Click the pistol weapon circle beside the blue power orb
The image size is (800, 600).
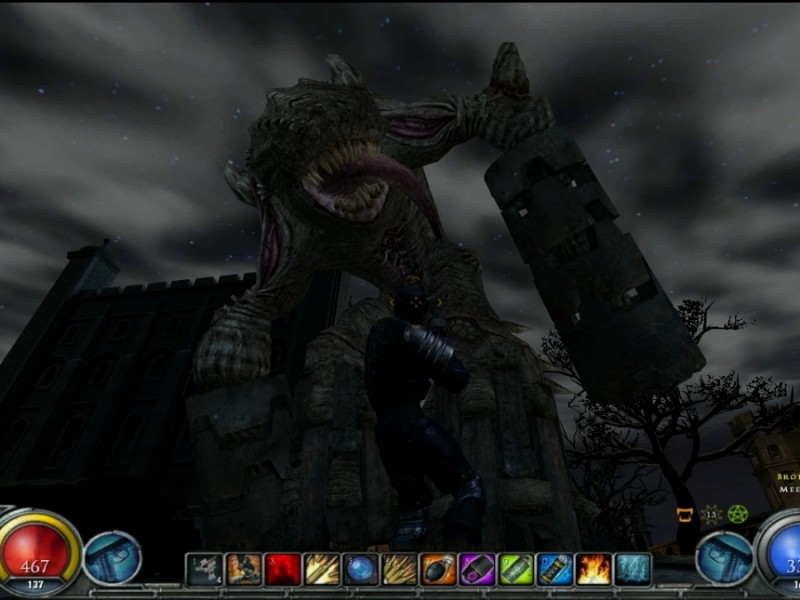(x=724, y=558)
